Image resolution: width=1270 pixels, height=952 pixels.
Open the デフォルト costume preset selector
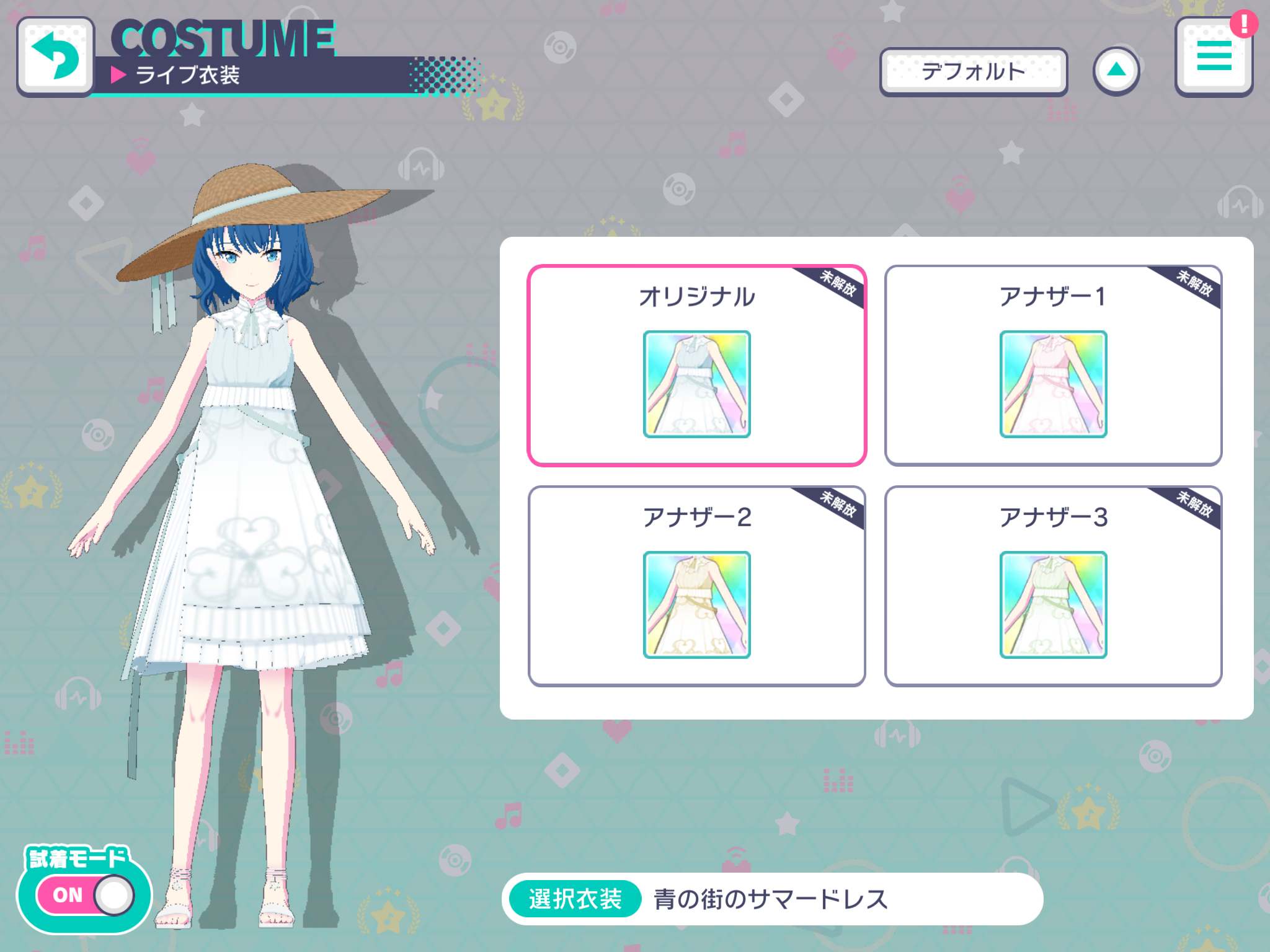tap(974, 71)
